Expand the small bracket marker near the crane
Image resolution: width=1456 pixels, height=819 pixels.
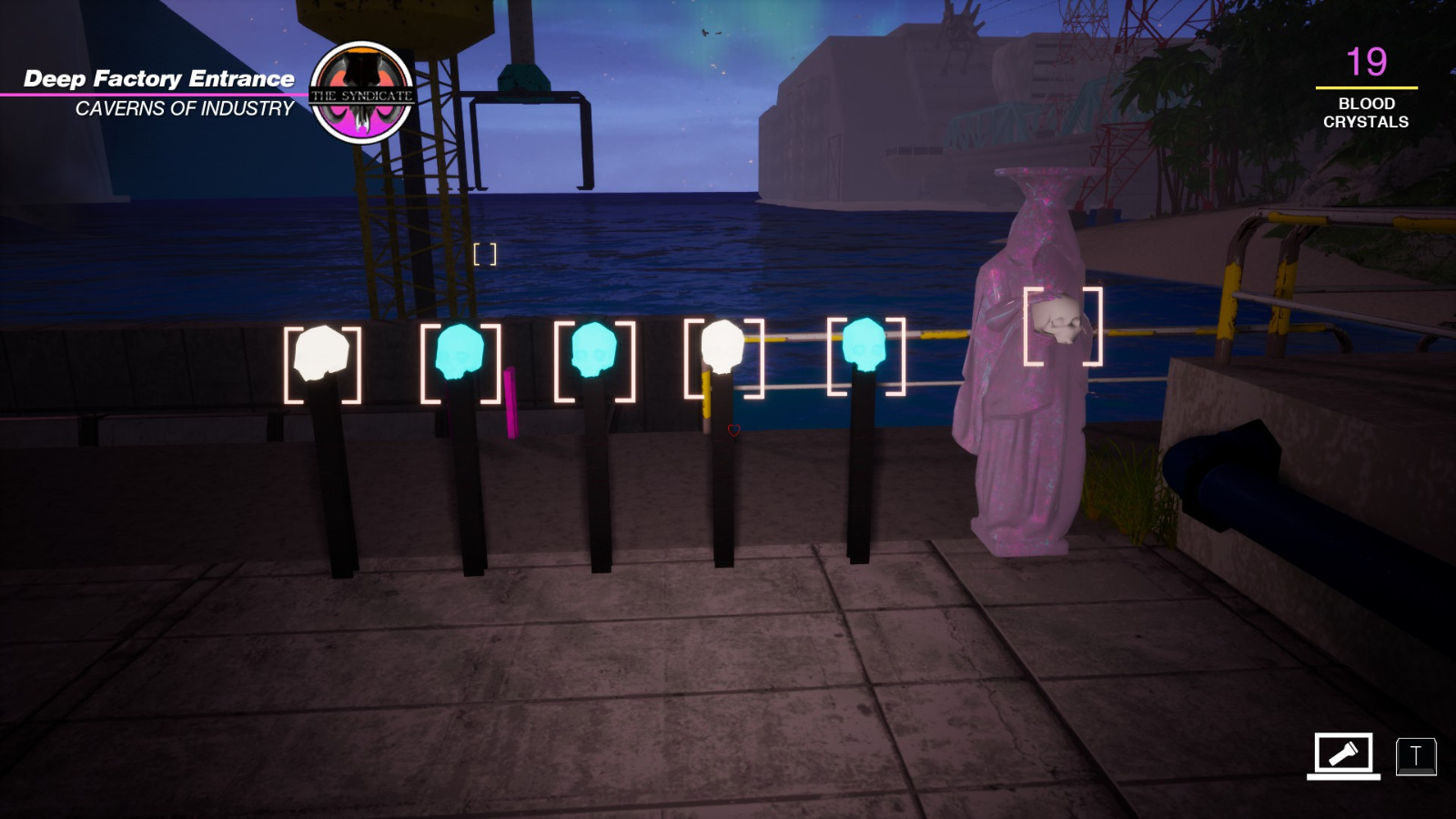point(484,256)
